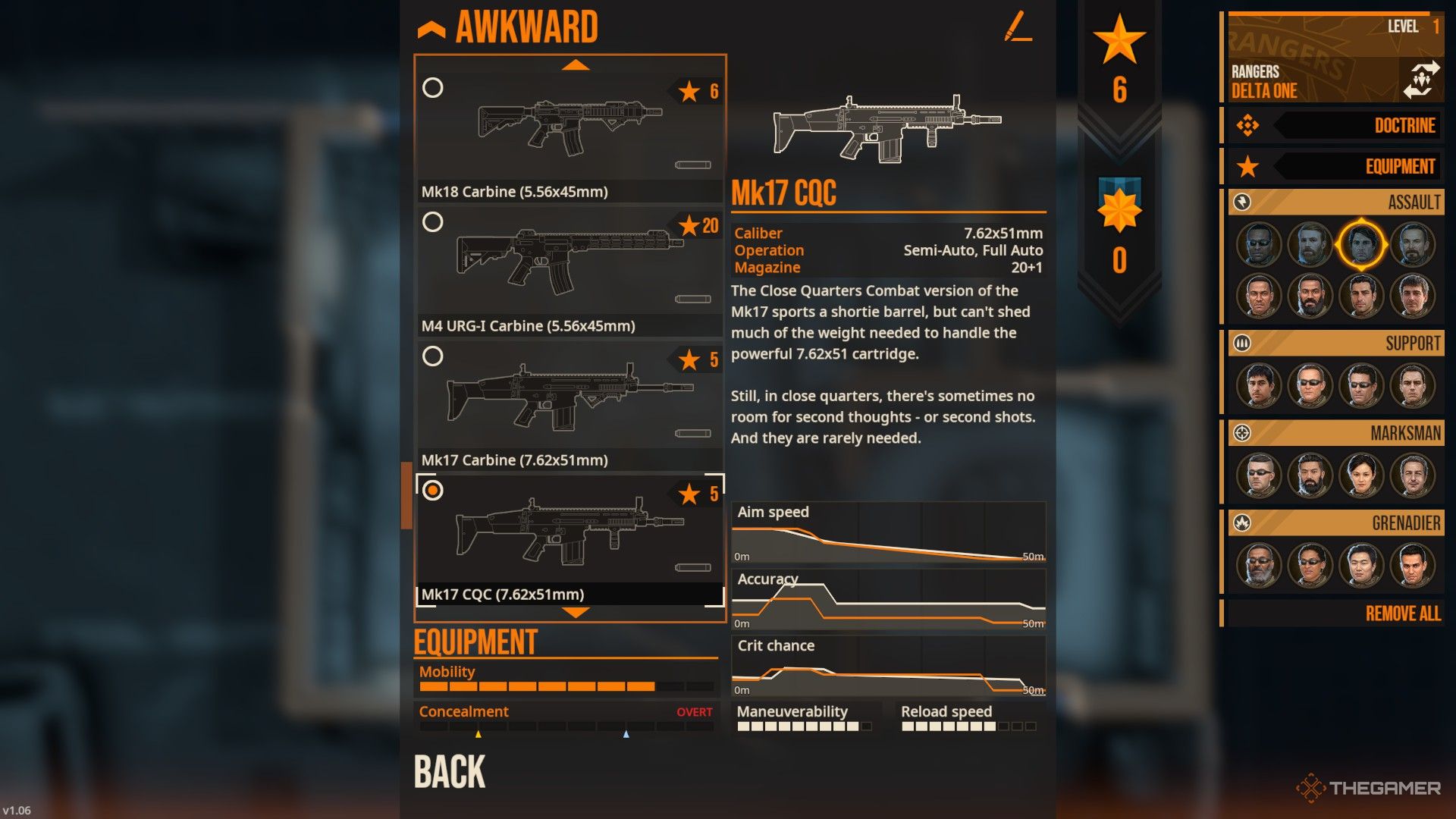Collapse the AWKWARD header arrow
Image resolution: width=1456 pixels, height=819 pixels.
[431, 30]
